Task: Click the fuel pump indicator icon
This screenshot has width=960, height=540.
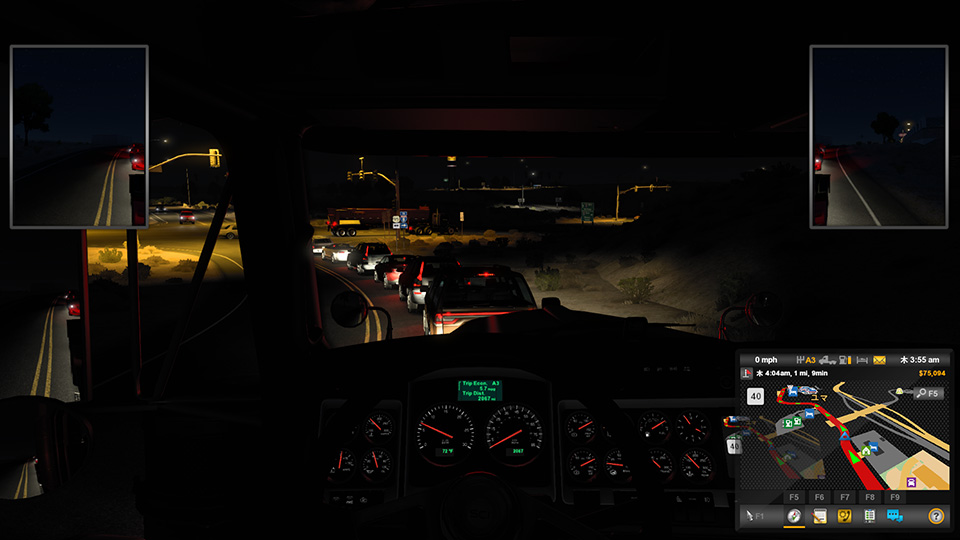Action: [845, 360]
